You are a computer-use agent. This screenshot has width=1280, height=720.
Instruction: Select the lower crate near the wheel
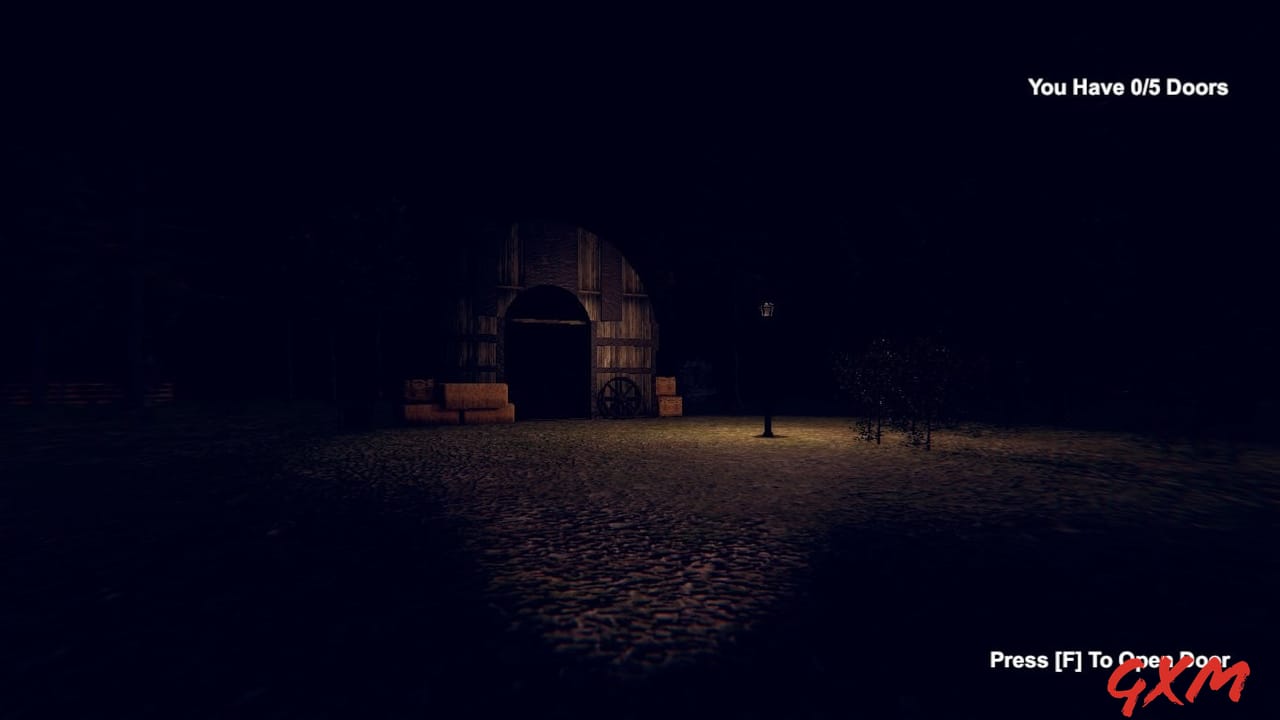pyautogui.click(x=669, y=407)
